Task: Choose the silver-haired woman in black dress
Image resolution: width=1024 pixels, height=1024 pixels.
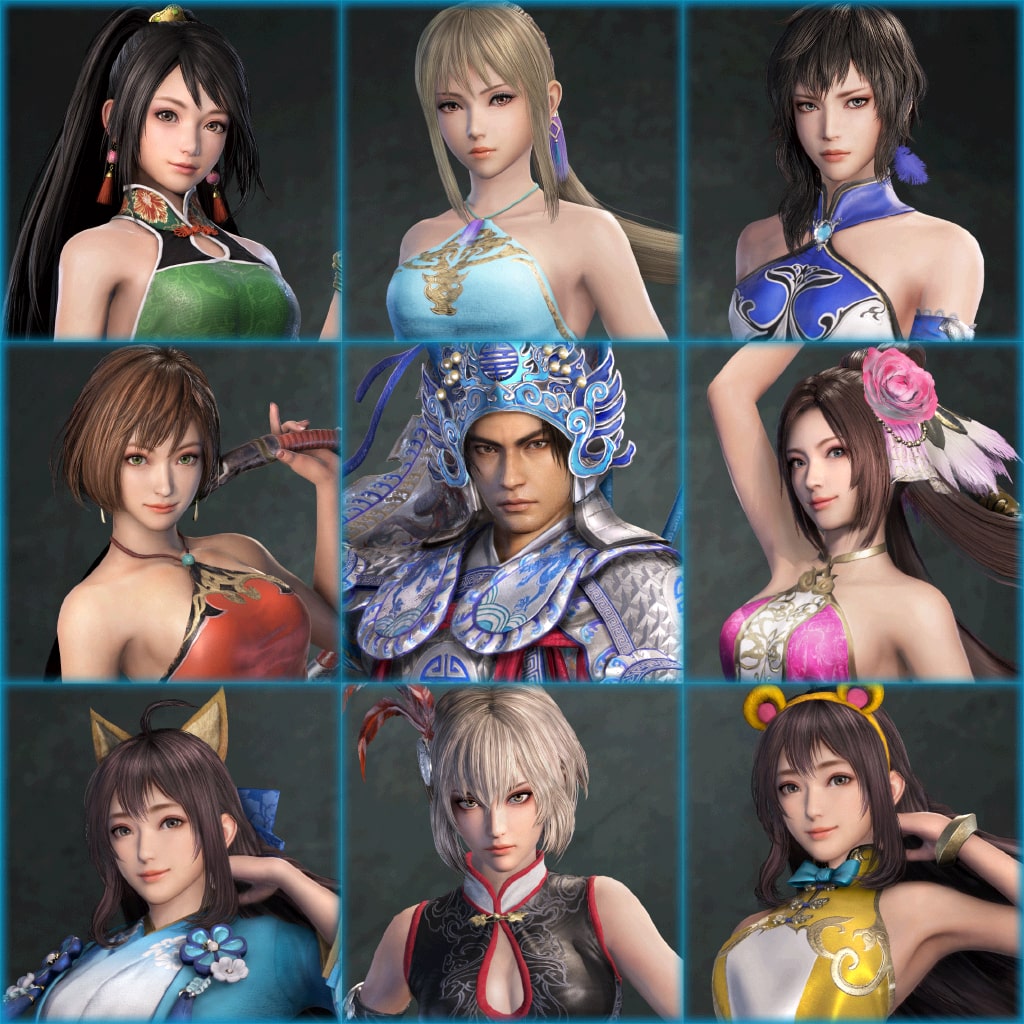Action: tap(512, 852)
